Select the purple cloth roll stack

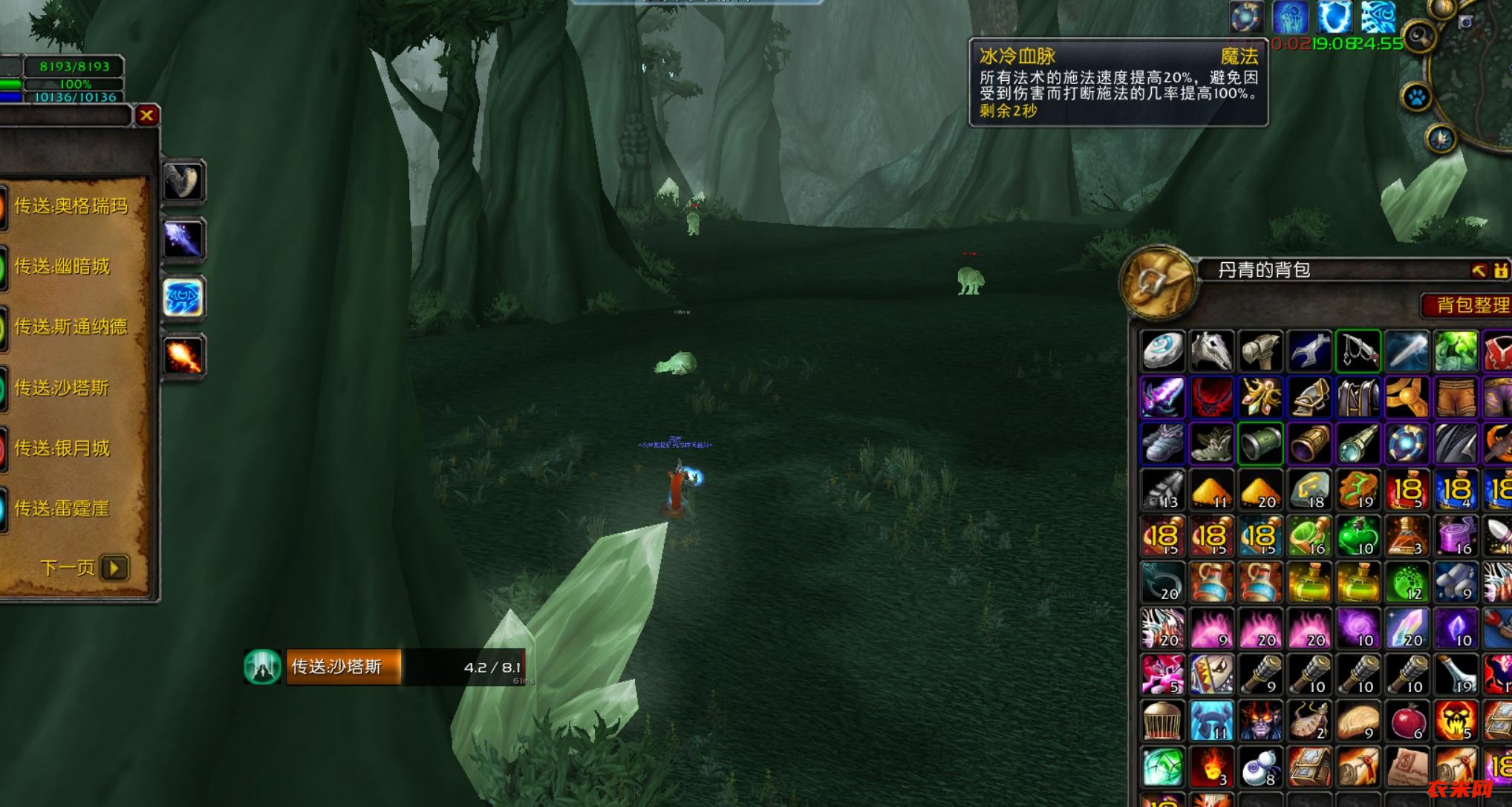click(1456, 536)
